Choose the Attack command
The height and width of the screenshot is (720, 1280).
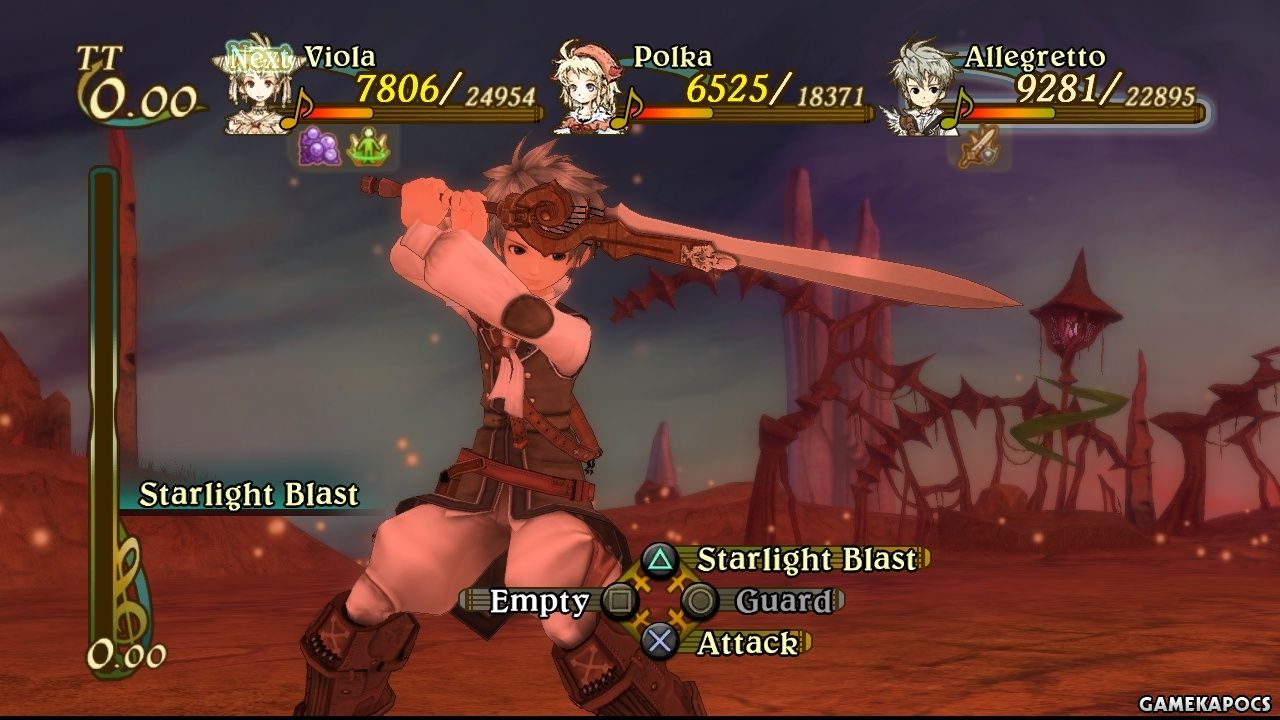pyautogui.click(x=746, y=643)
